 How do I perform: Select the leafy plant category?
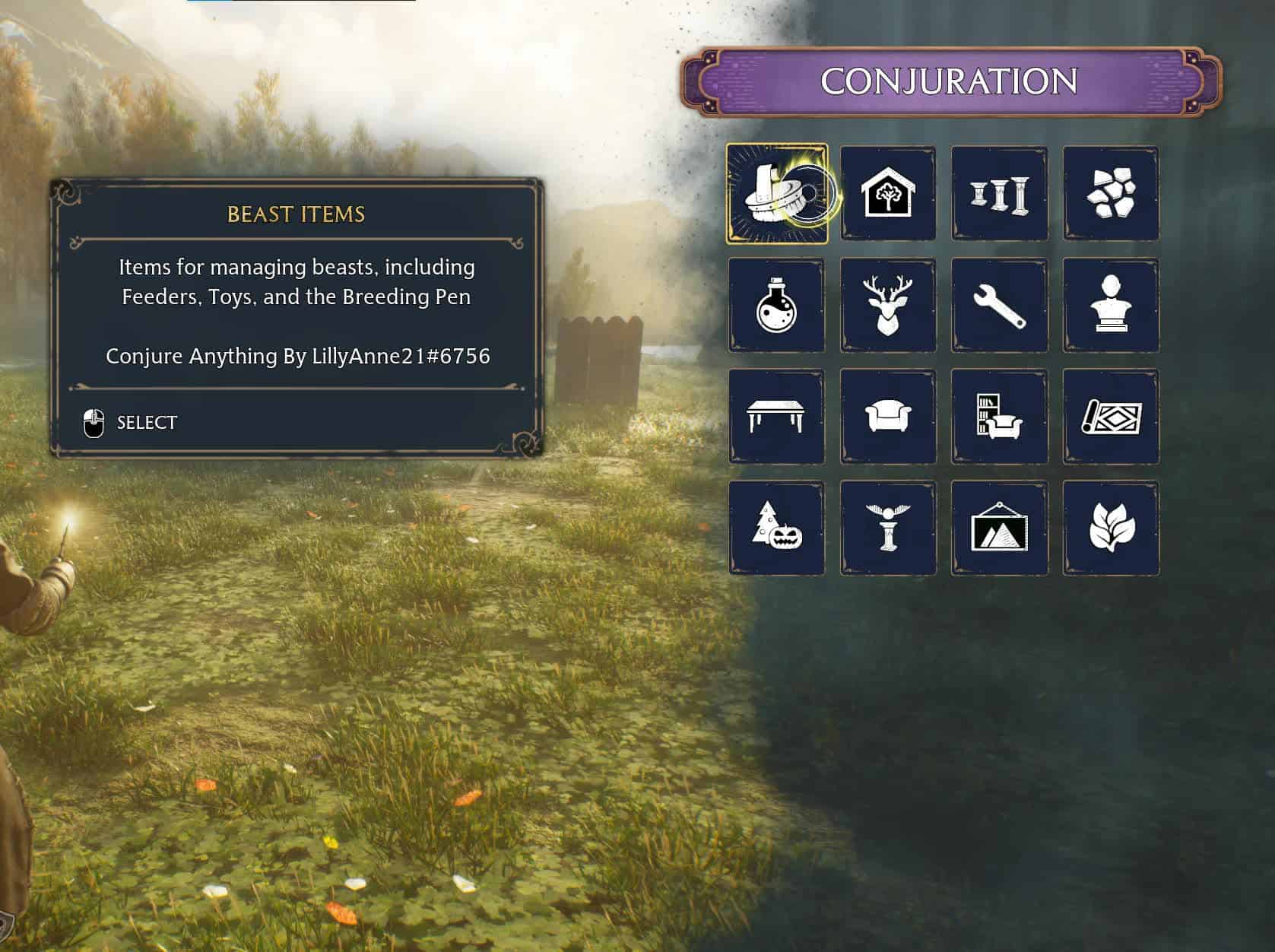click(x=1110, y=528)
